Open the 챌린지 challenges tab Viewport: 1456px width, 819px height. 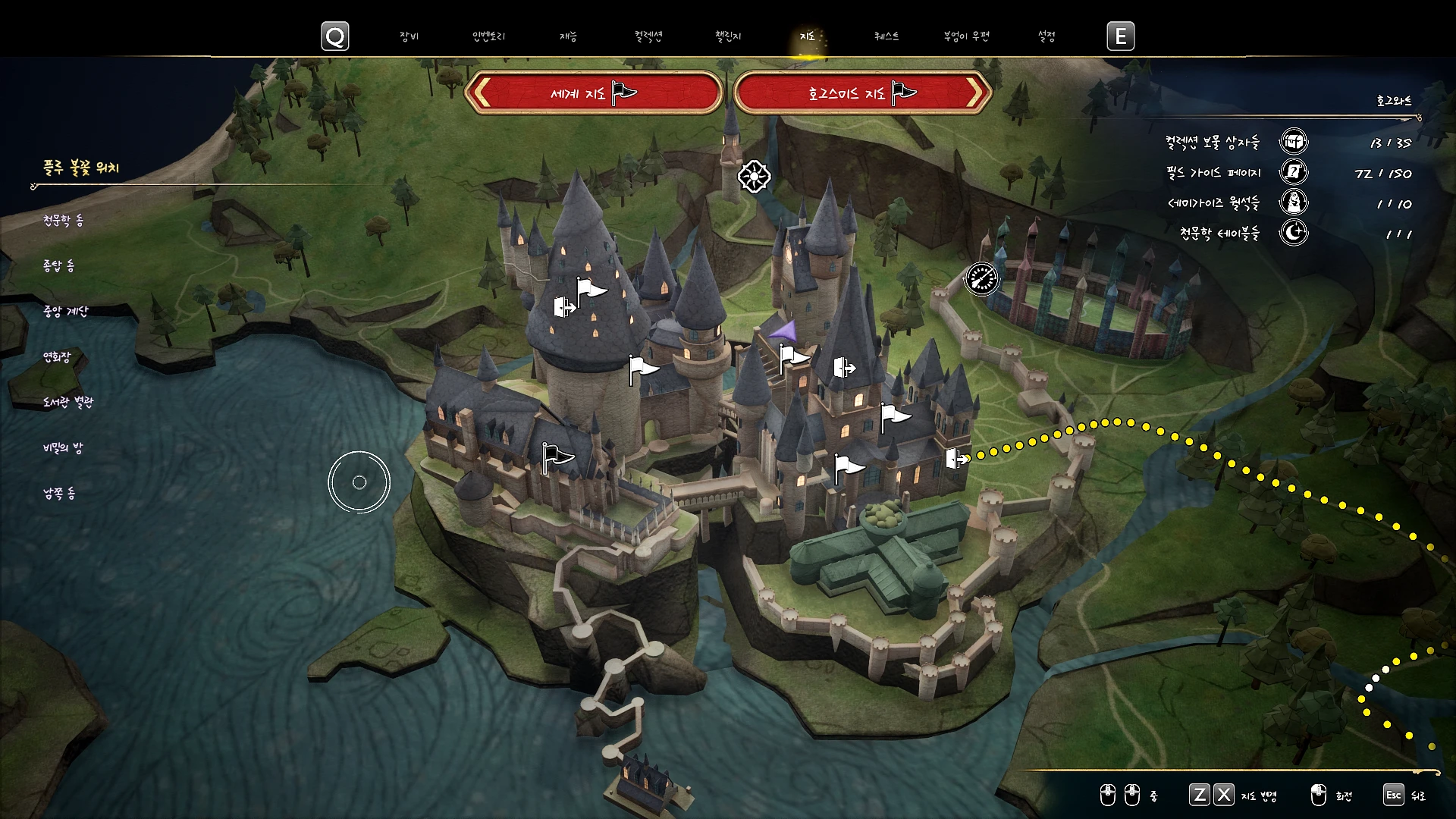click(728, 36)
